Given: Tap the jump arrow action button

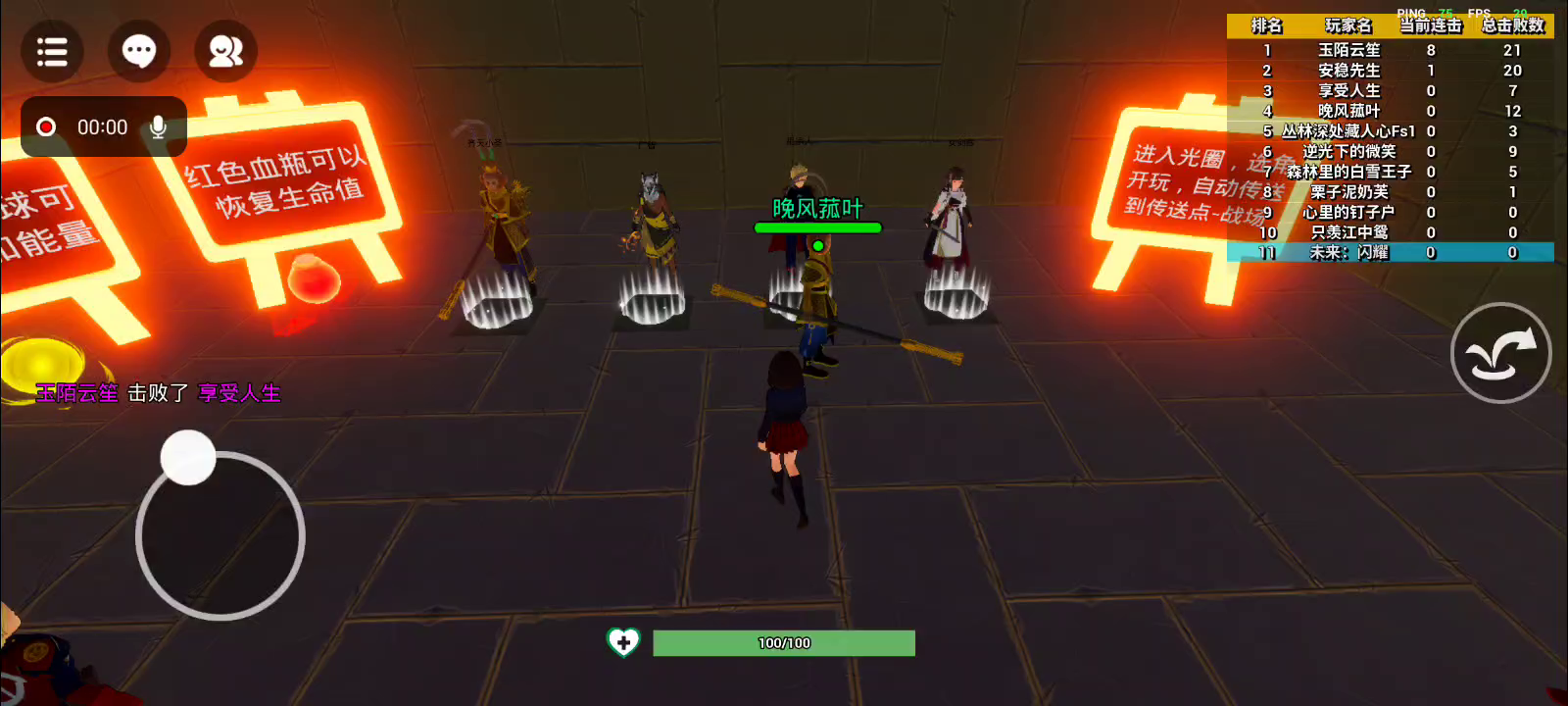Looking at the screenshot, I should 1500,353.
